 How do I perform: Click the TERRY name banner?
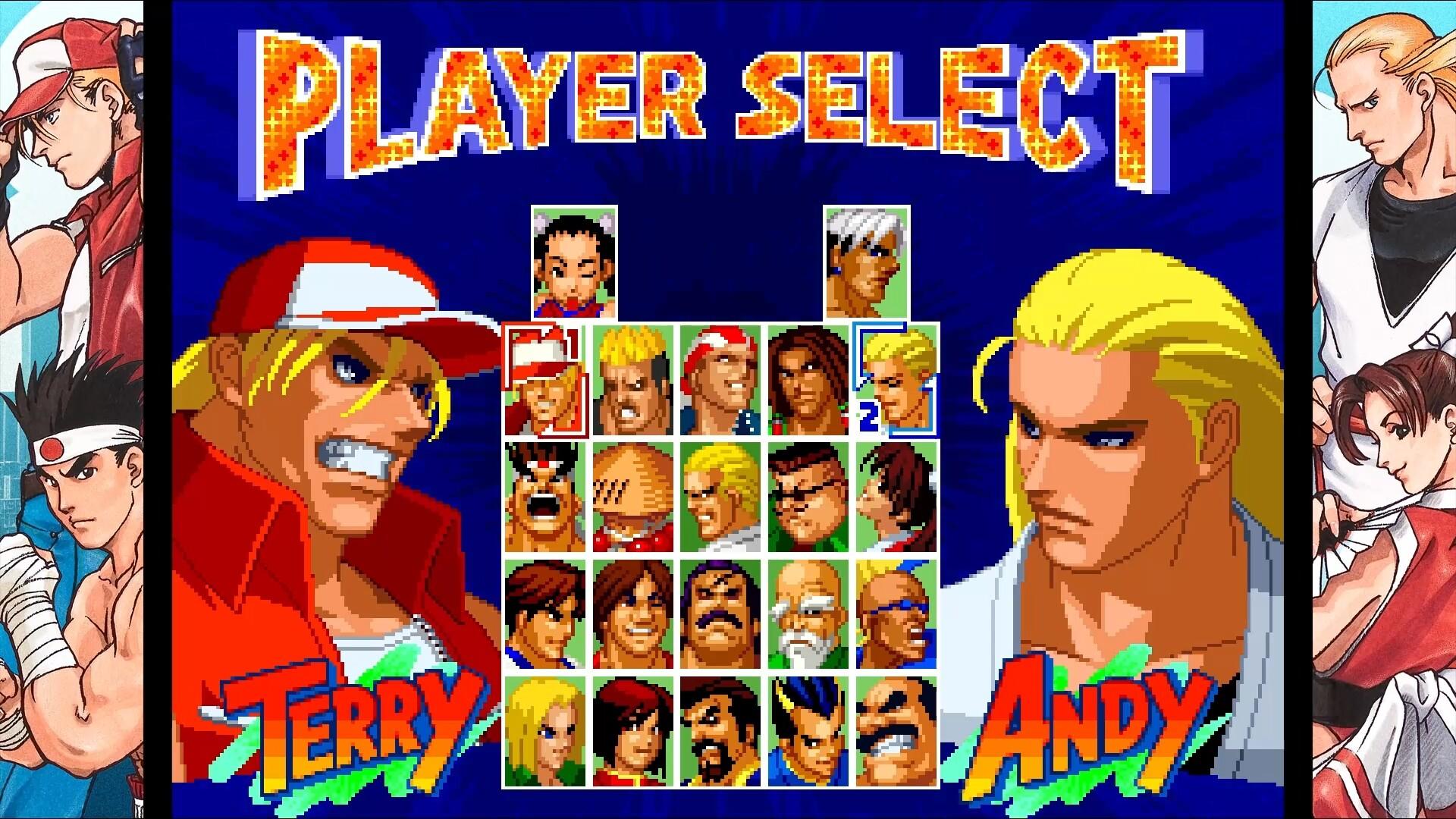[349, 720]
